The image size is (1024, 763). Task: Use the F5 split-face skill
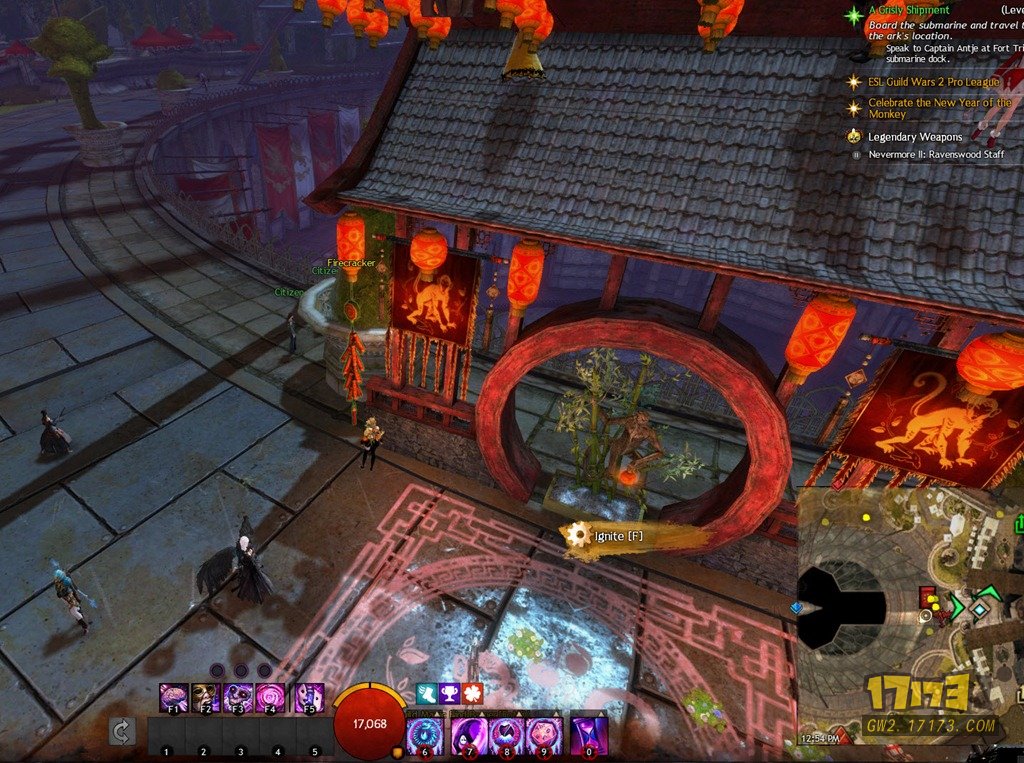308,697
